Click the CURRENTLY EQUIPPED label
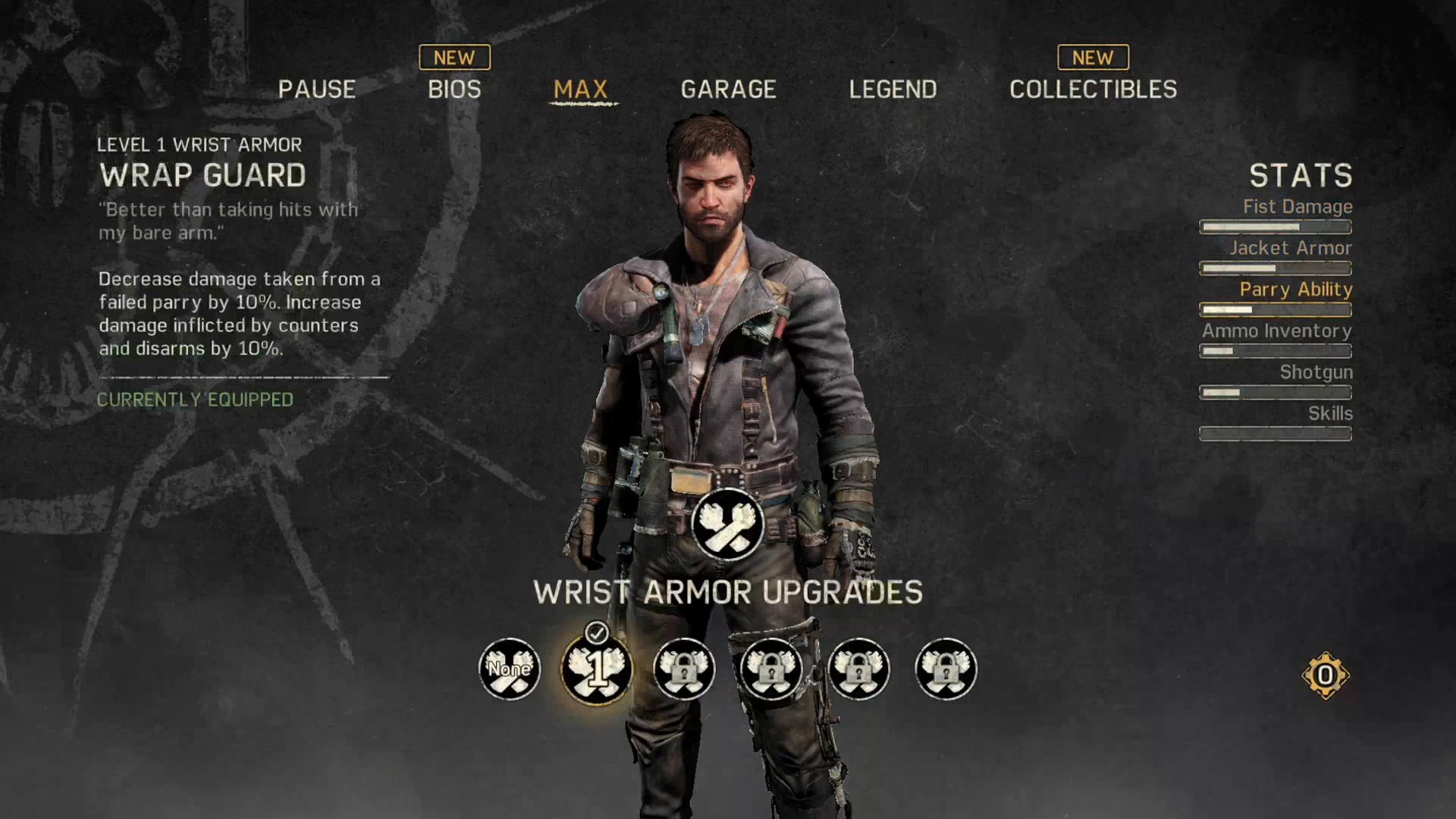 (x=195, y=400)
